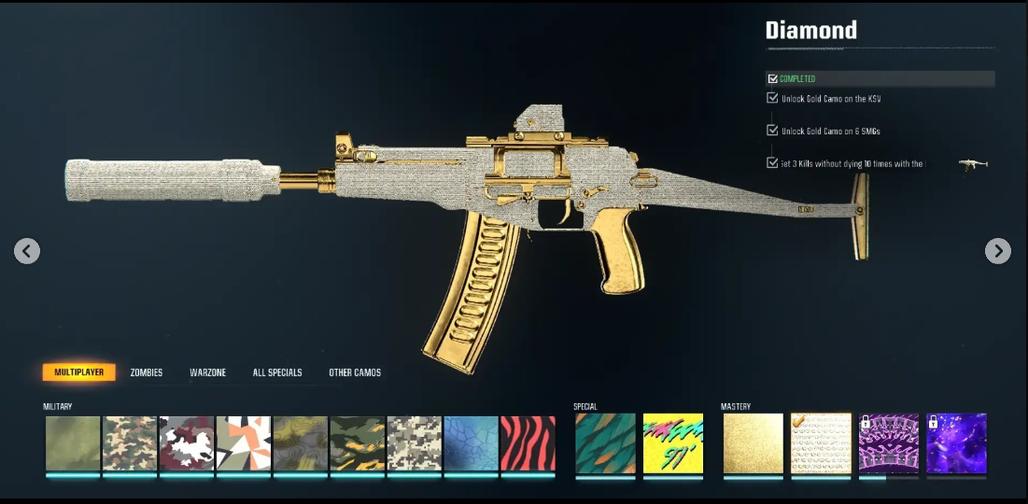Image resolution: width=1028 pixels, height=504 pixels.
Task: Switch to the Other Camos tab
Action: (355, 373)
